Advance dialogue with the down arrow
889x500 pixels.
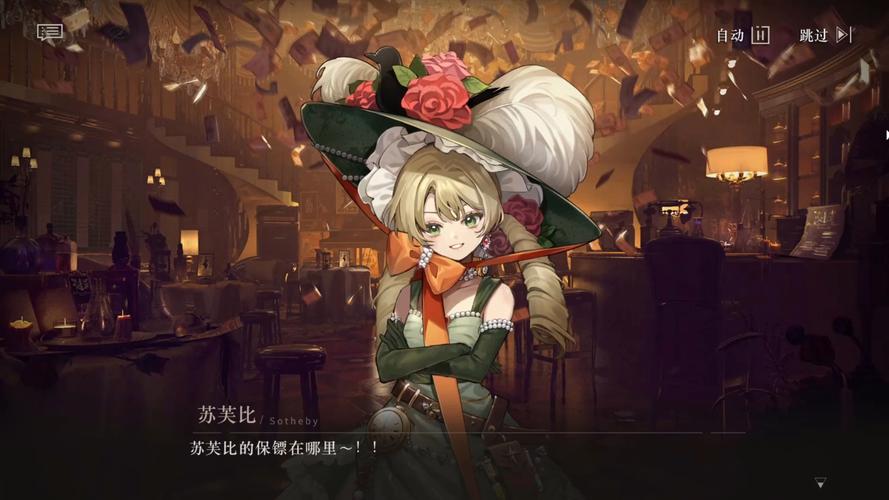[x=820, y=483]
